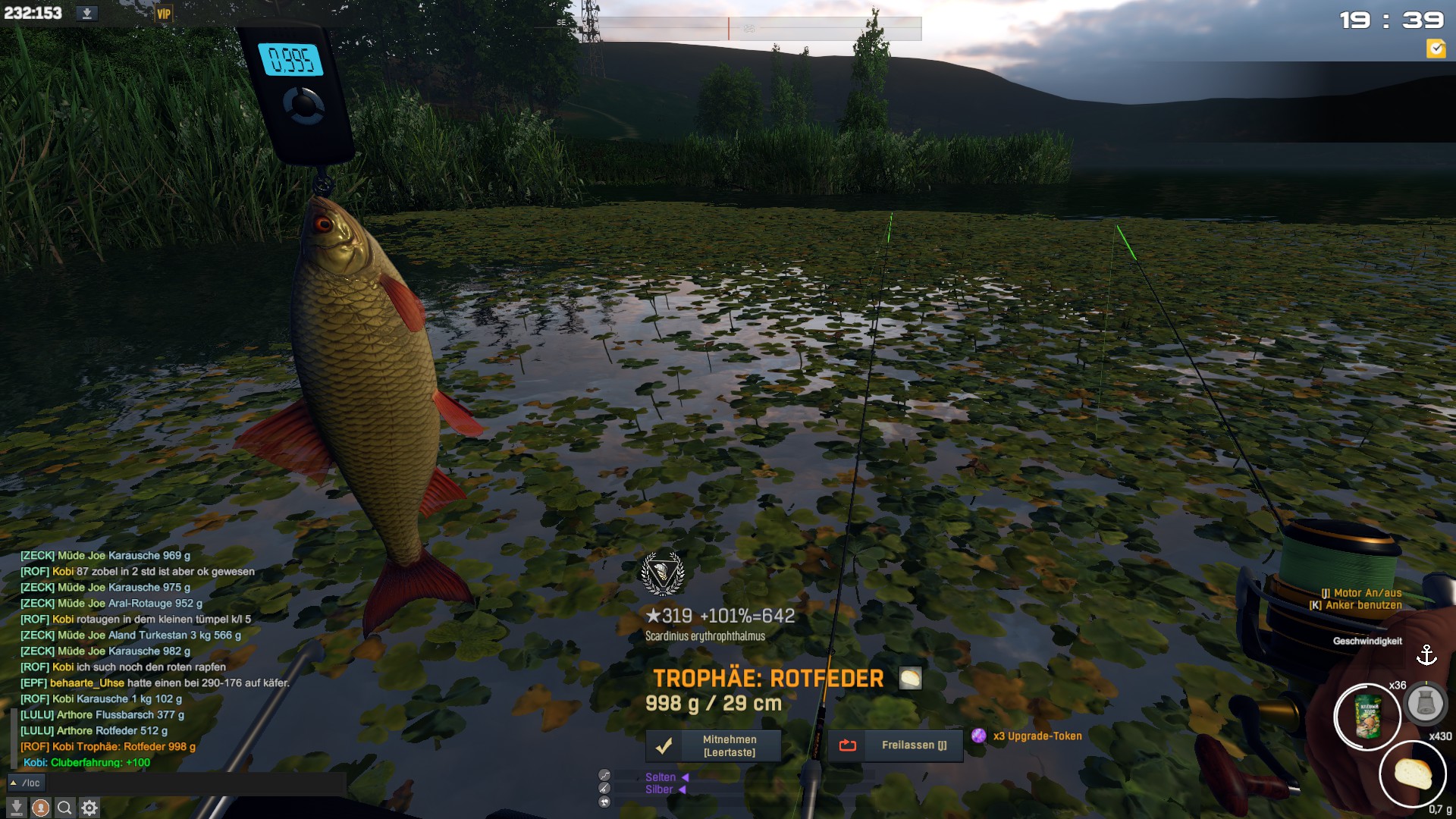The height and width of the screenshot is (819, 1456).
Task: Open the keepnet icon
Action: [x=1425, y=704]
